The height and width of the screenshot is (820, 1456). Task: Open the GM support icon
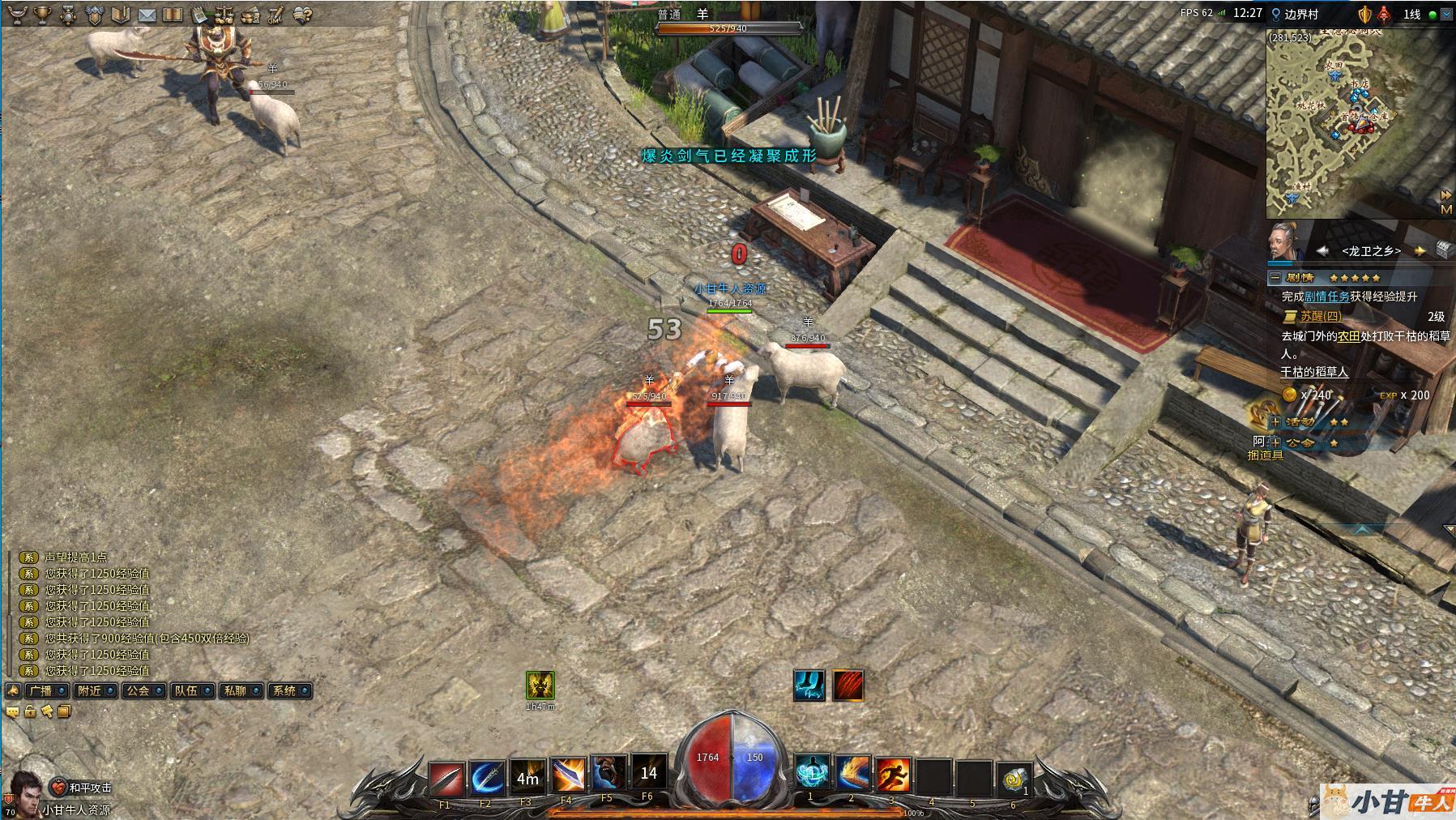275,15
